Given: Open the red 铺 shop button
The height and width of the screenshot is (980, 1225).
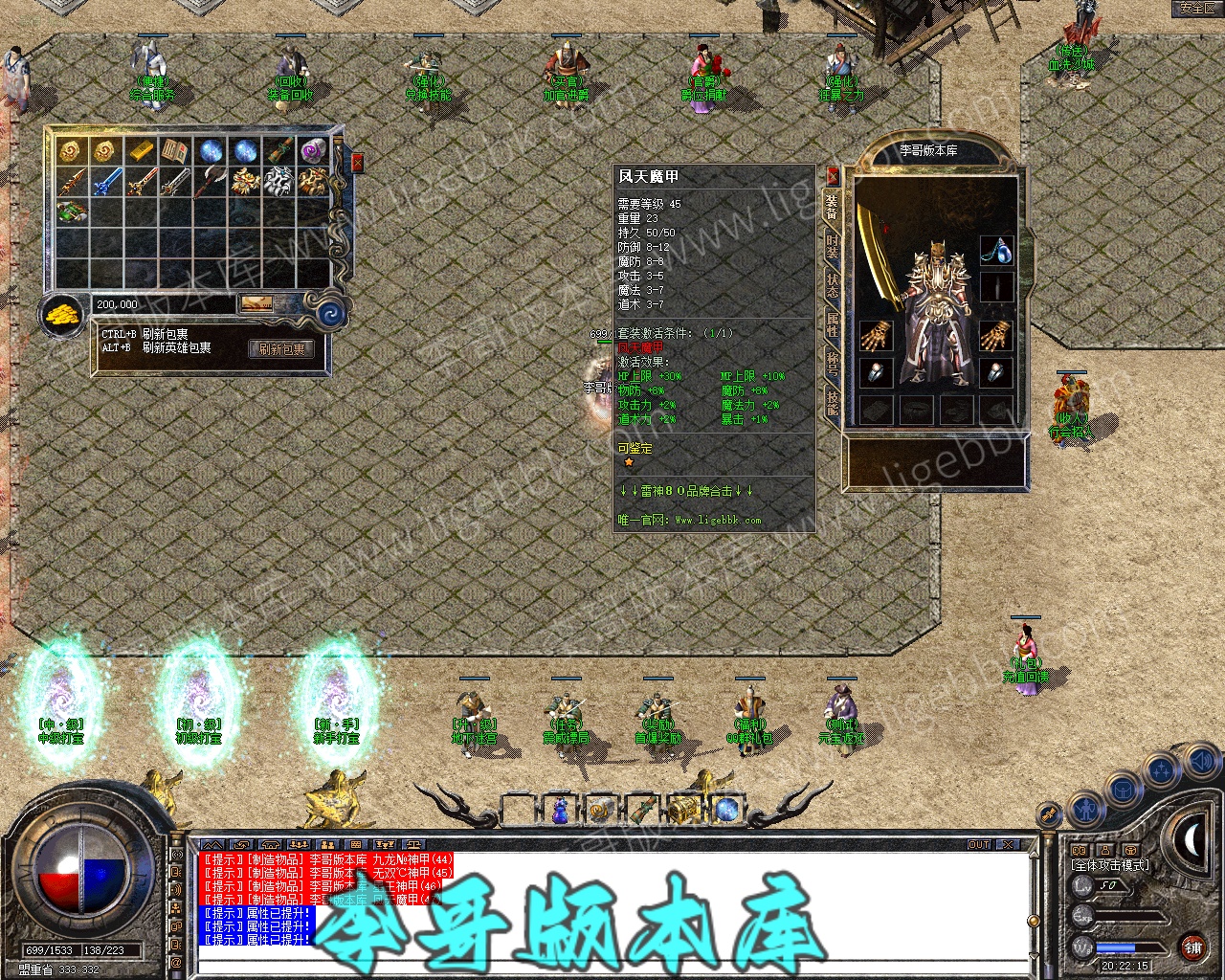Looking at the screenshot, I should pyautogui.click(x=1192, y=947).
